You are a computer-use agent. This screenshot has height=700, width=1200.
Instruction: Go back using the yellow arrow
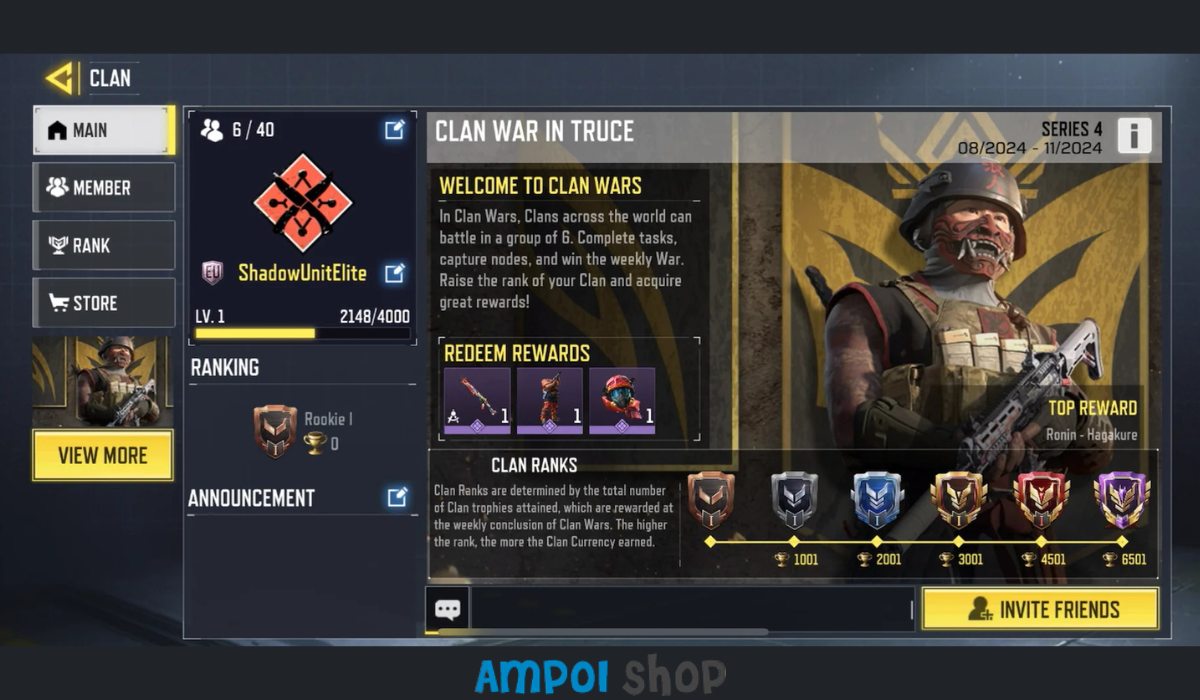tap(60, 78)
